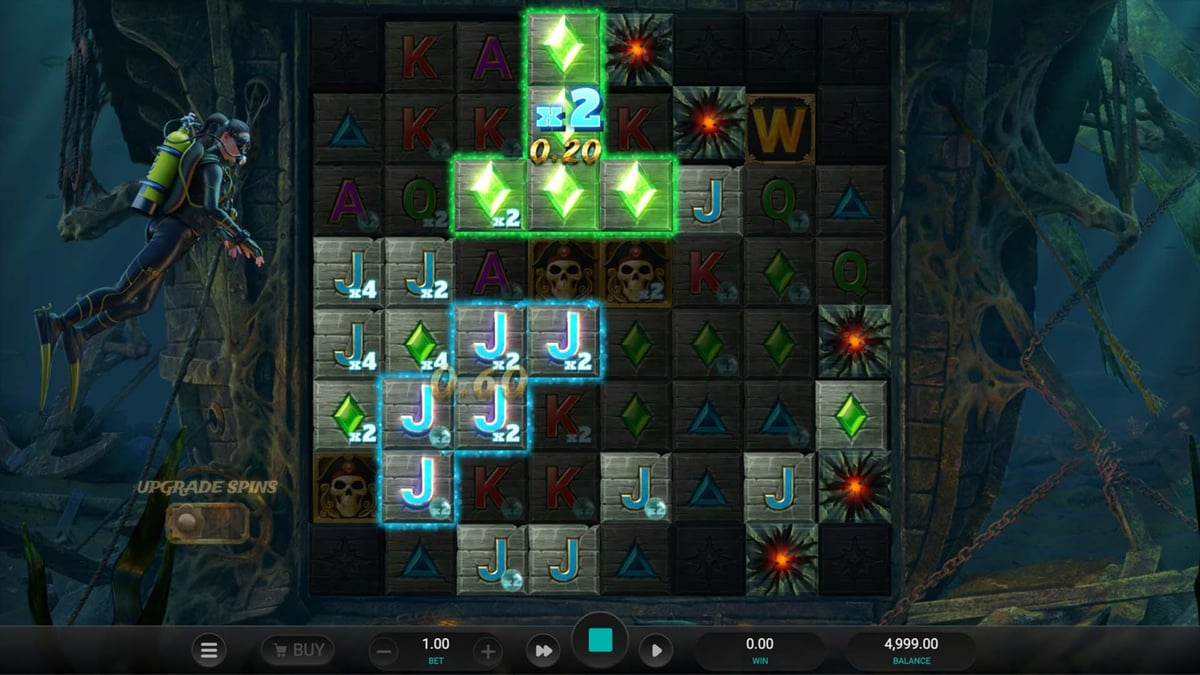
Task: Toggle the Upgrade Spins switch
Action: pos(208,522)
